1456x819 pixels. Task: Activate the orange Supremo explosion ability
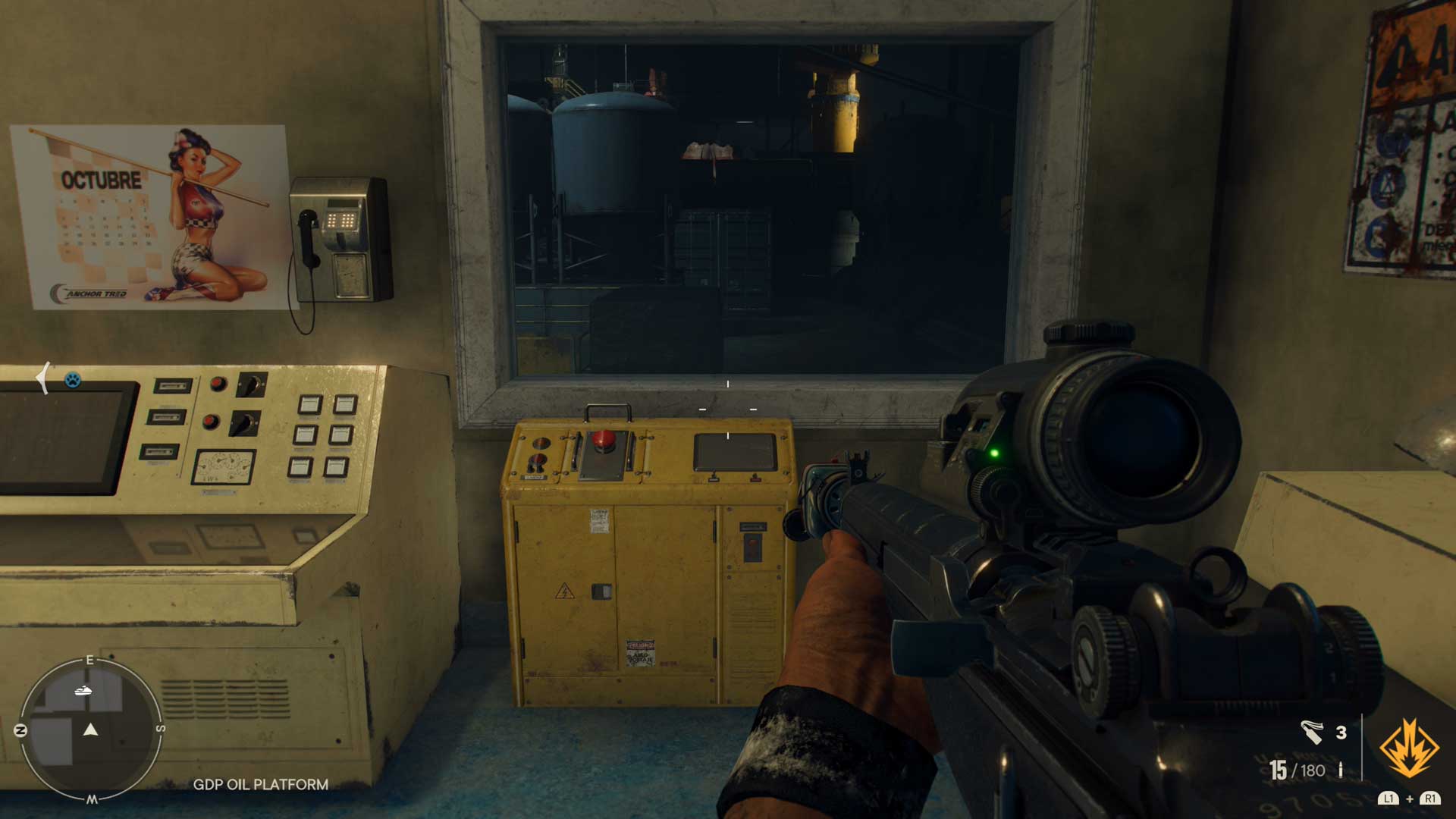pyautogui.click(x=1409, y=748)
